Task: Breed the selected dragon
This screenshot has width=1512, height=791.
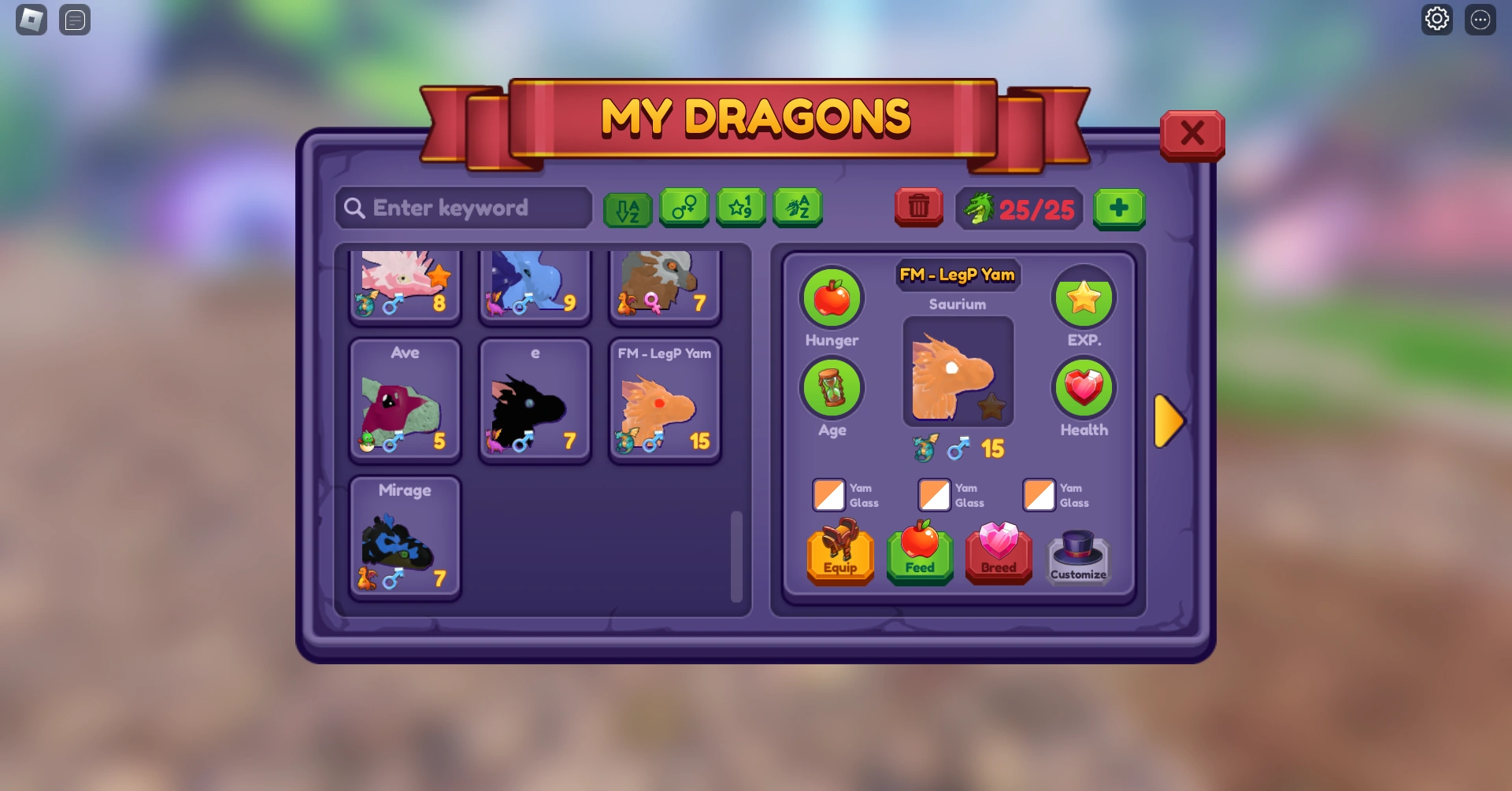Action: (998, 556)
